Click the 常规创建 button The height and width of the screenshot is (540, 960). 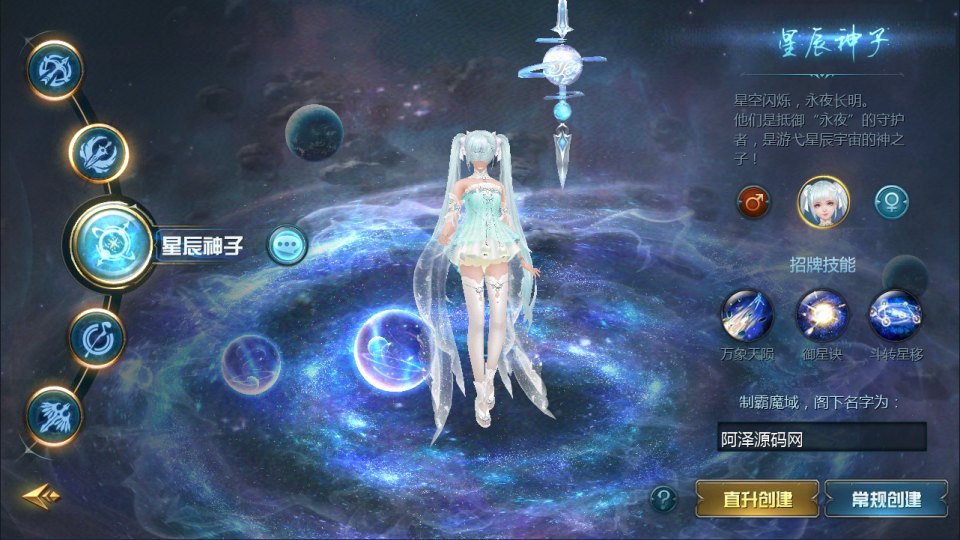click(x=886, y=498)
